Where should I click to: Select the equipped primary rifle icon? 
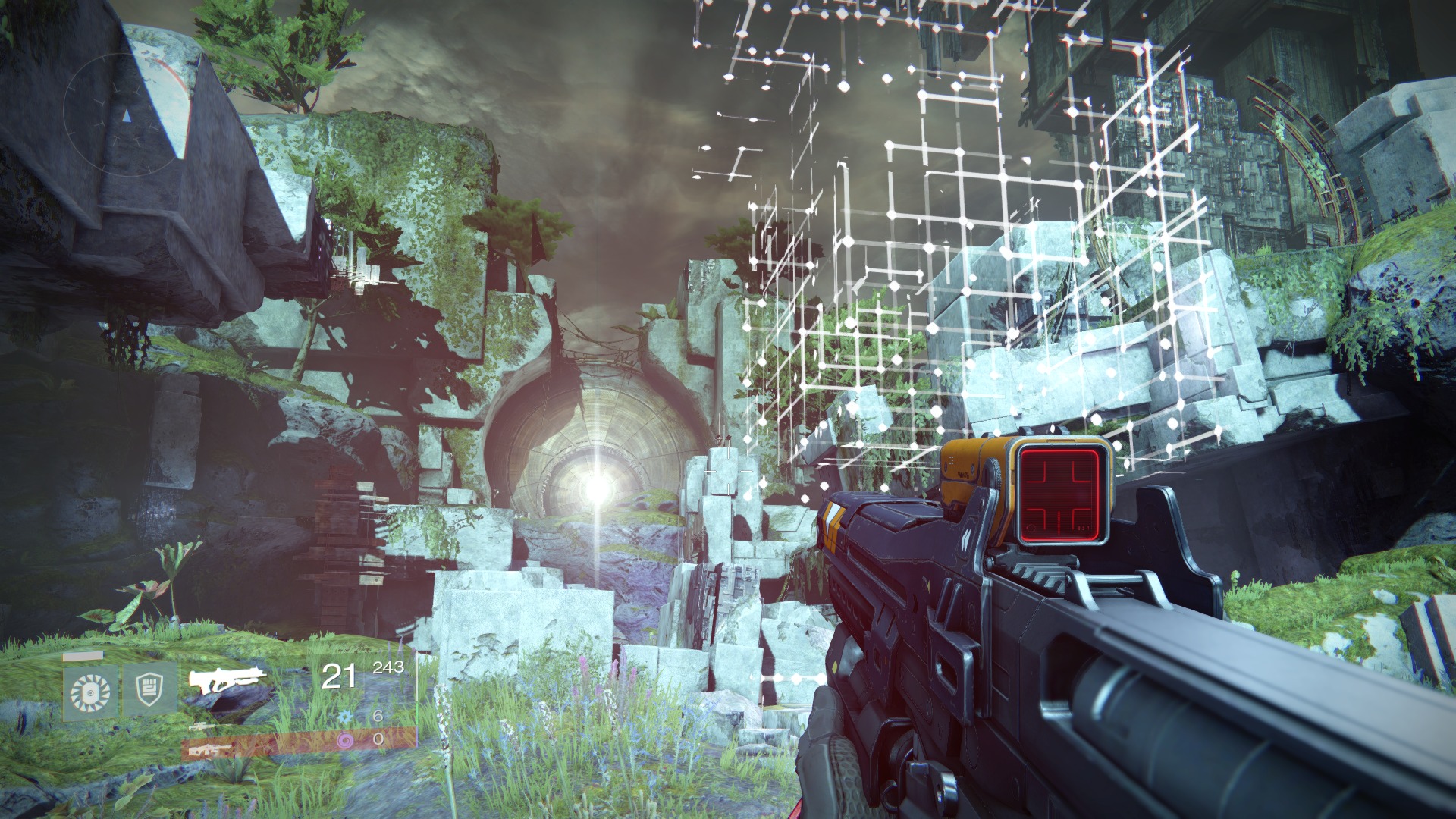(x=227, y=678)
